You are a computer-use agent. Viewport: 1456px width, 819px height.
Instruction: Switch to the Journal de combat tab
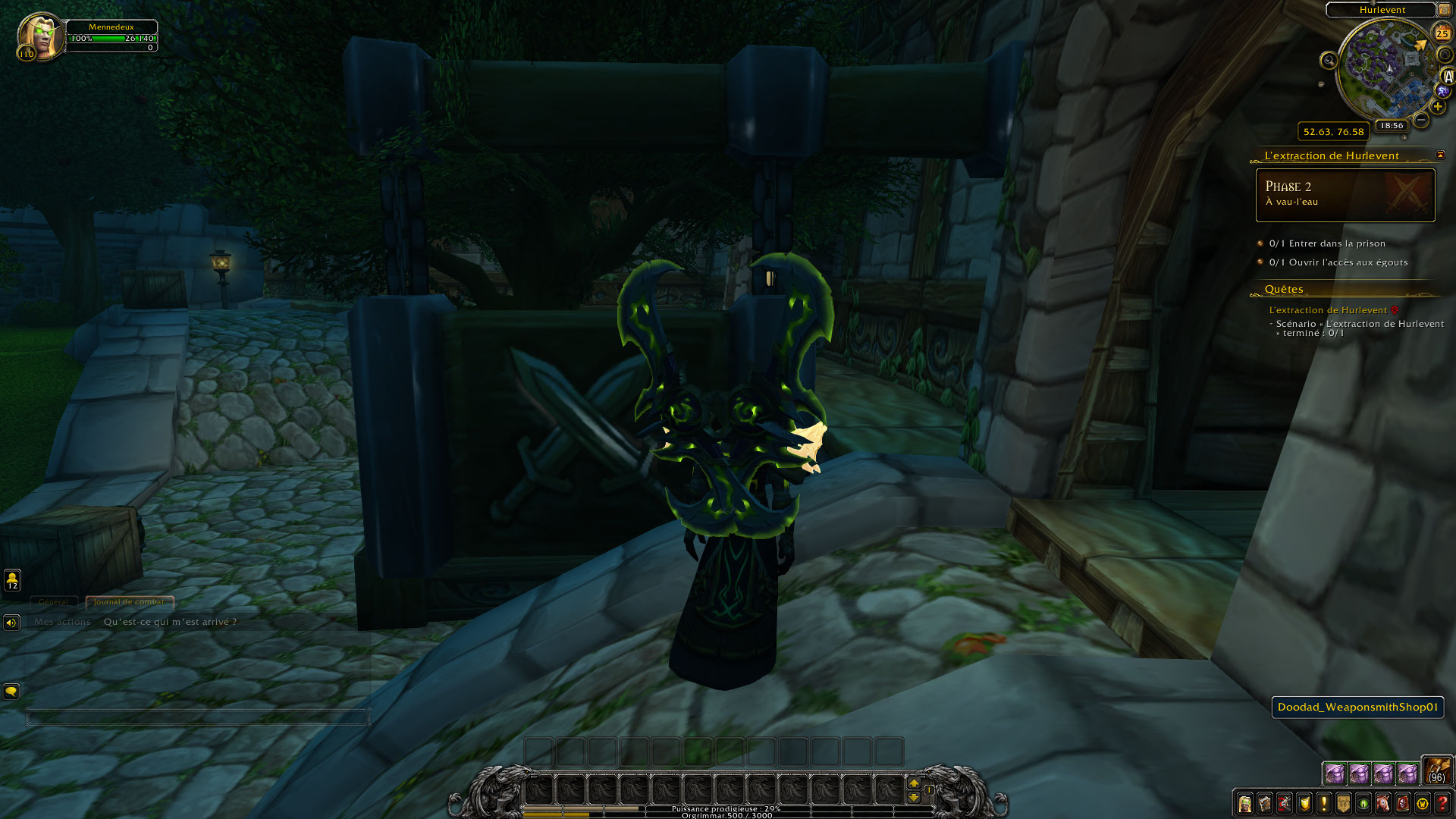click(x=127, y=602)
